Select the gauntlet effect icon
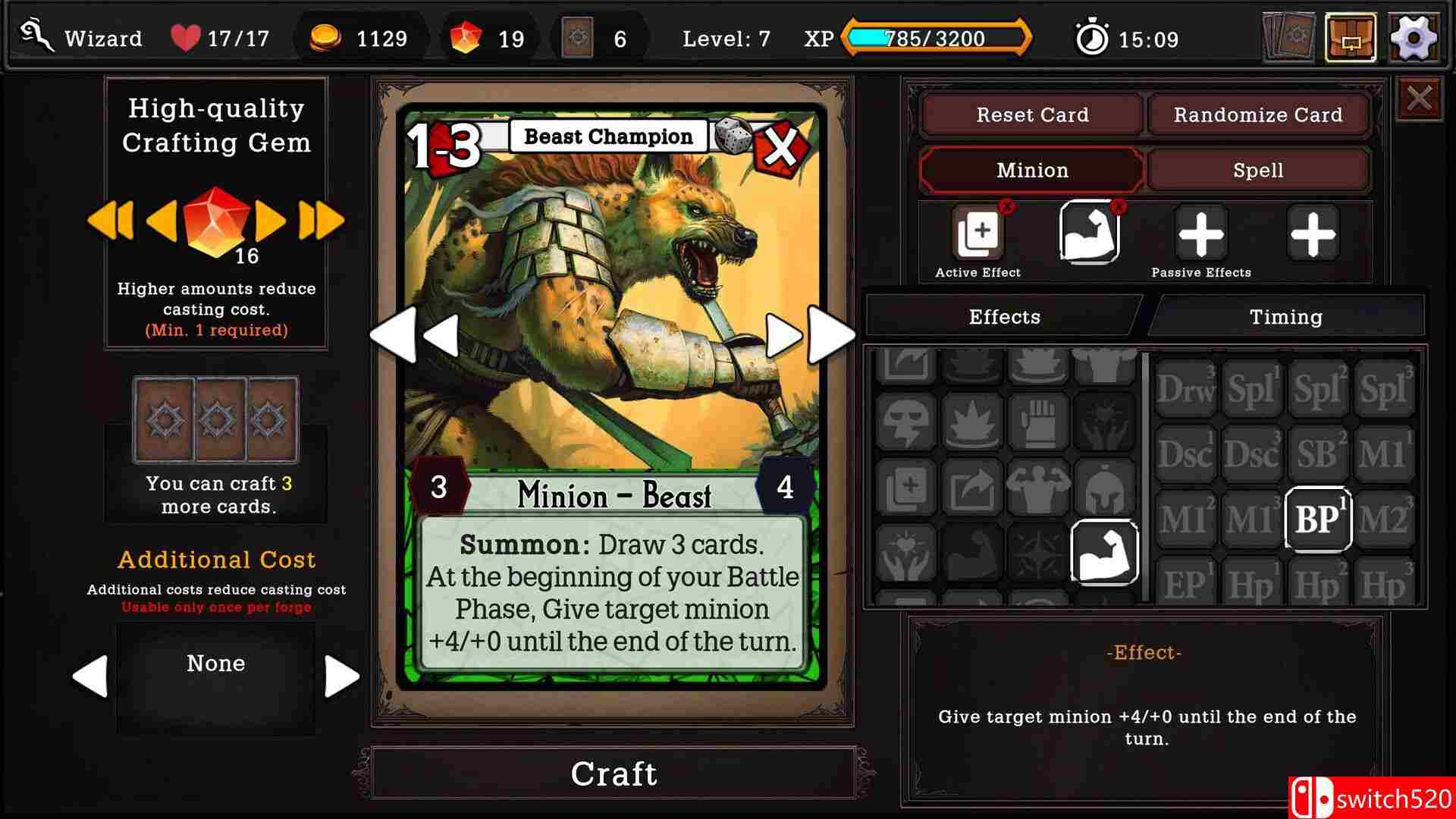This screenshot has width=1456, height=819. 1039,422
